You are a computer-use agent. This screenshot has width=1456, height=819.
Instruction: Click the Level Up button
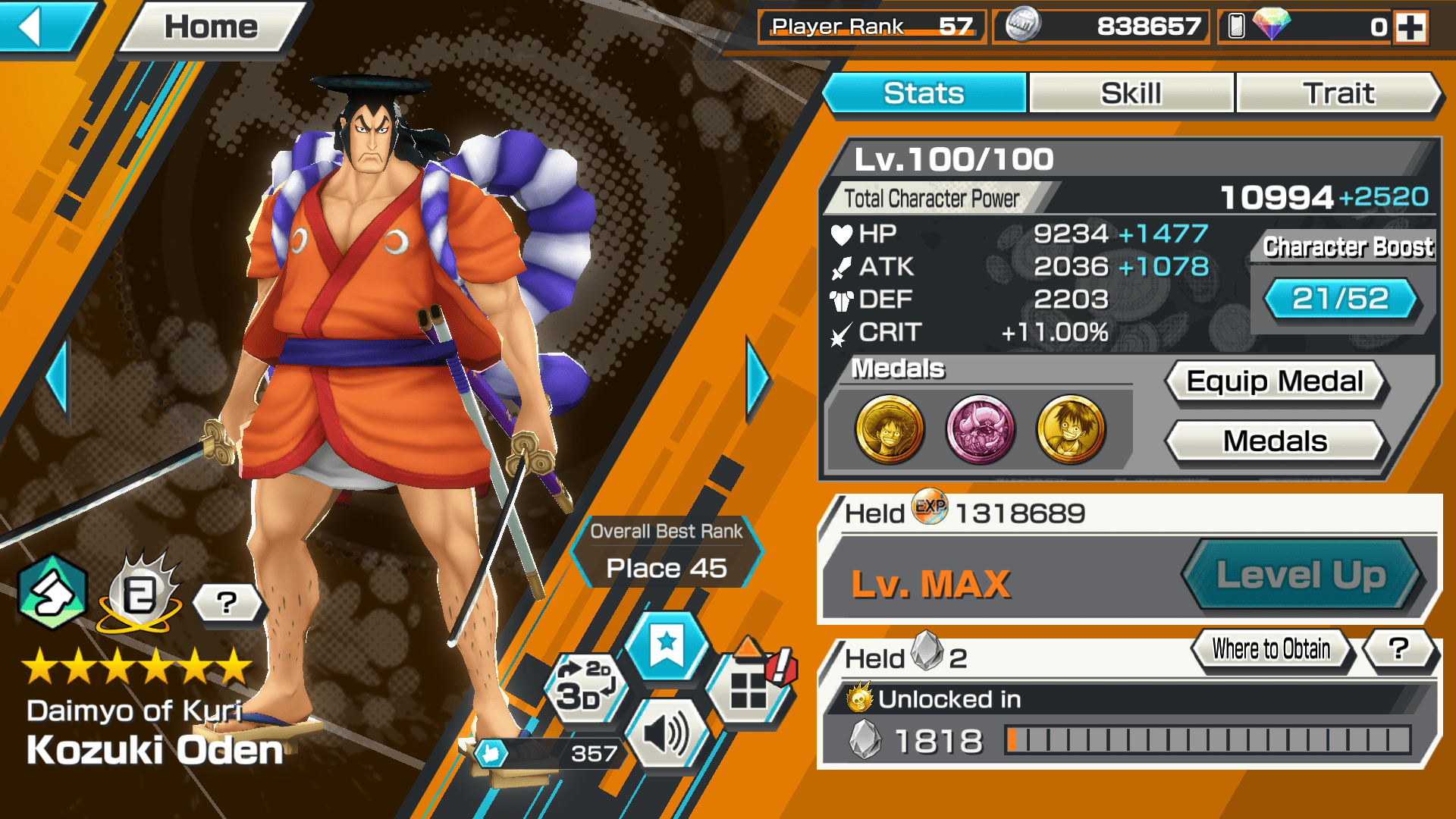tap(1301, 575)
